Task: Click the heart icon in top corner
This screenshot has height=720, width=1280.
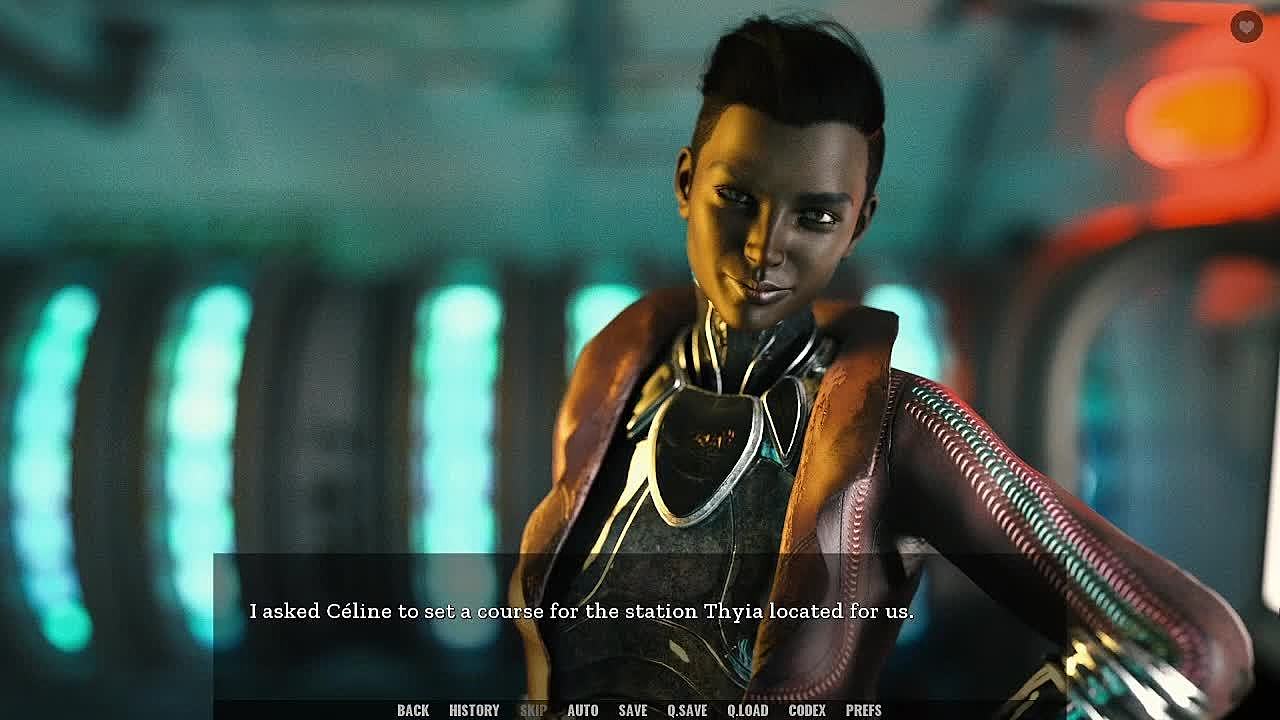Action: (1245, 26)
